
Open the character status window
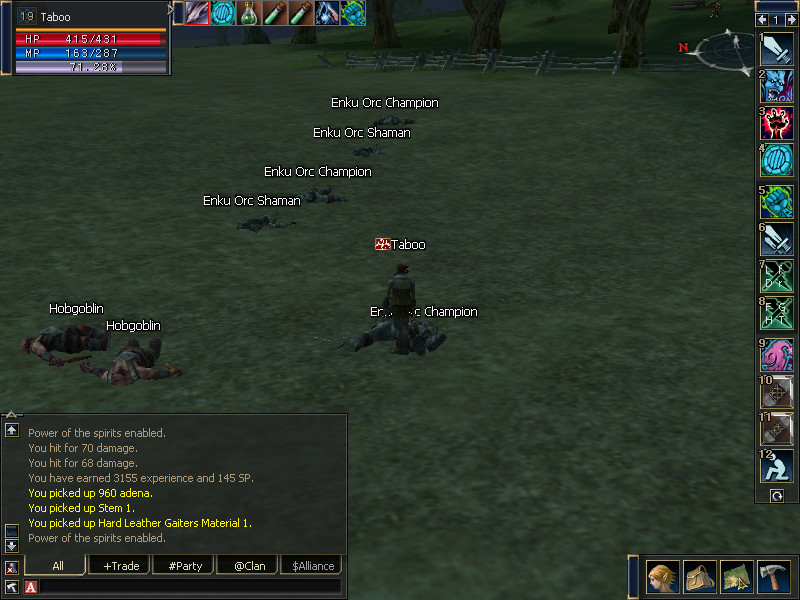(x=663, y=577)
